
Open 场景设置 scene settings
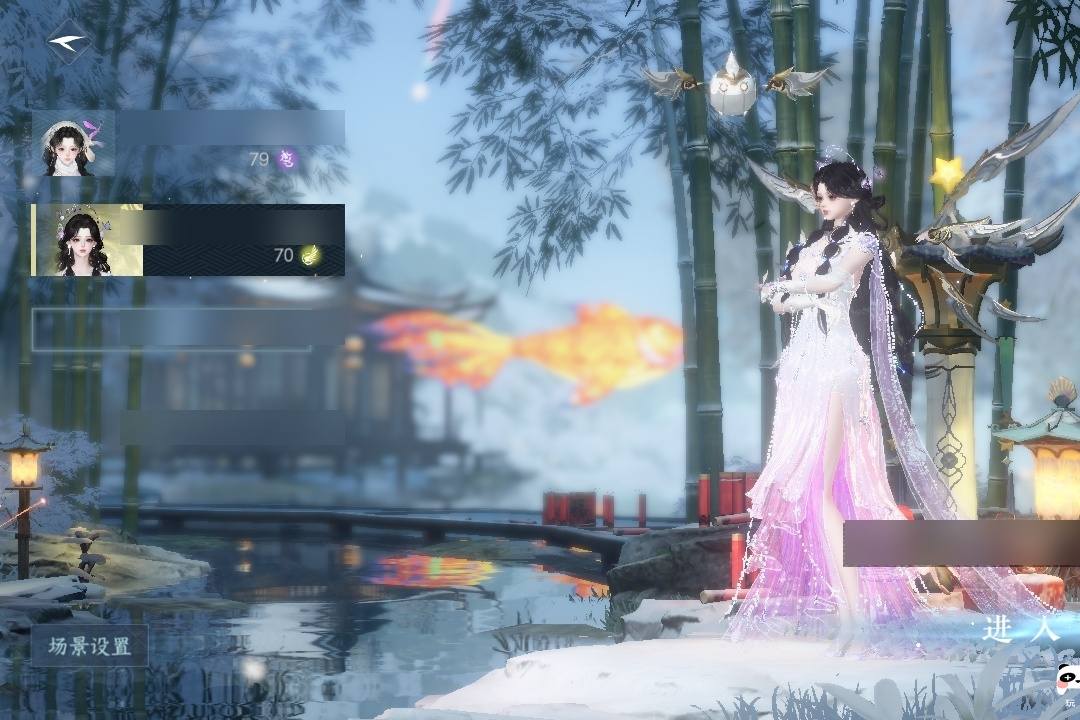[x=90, y=646]
